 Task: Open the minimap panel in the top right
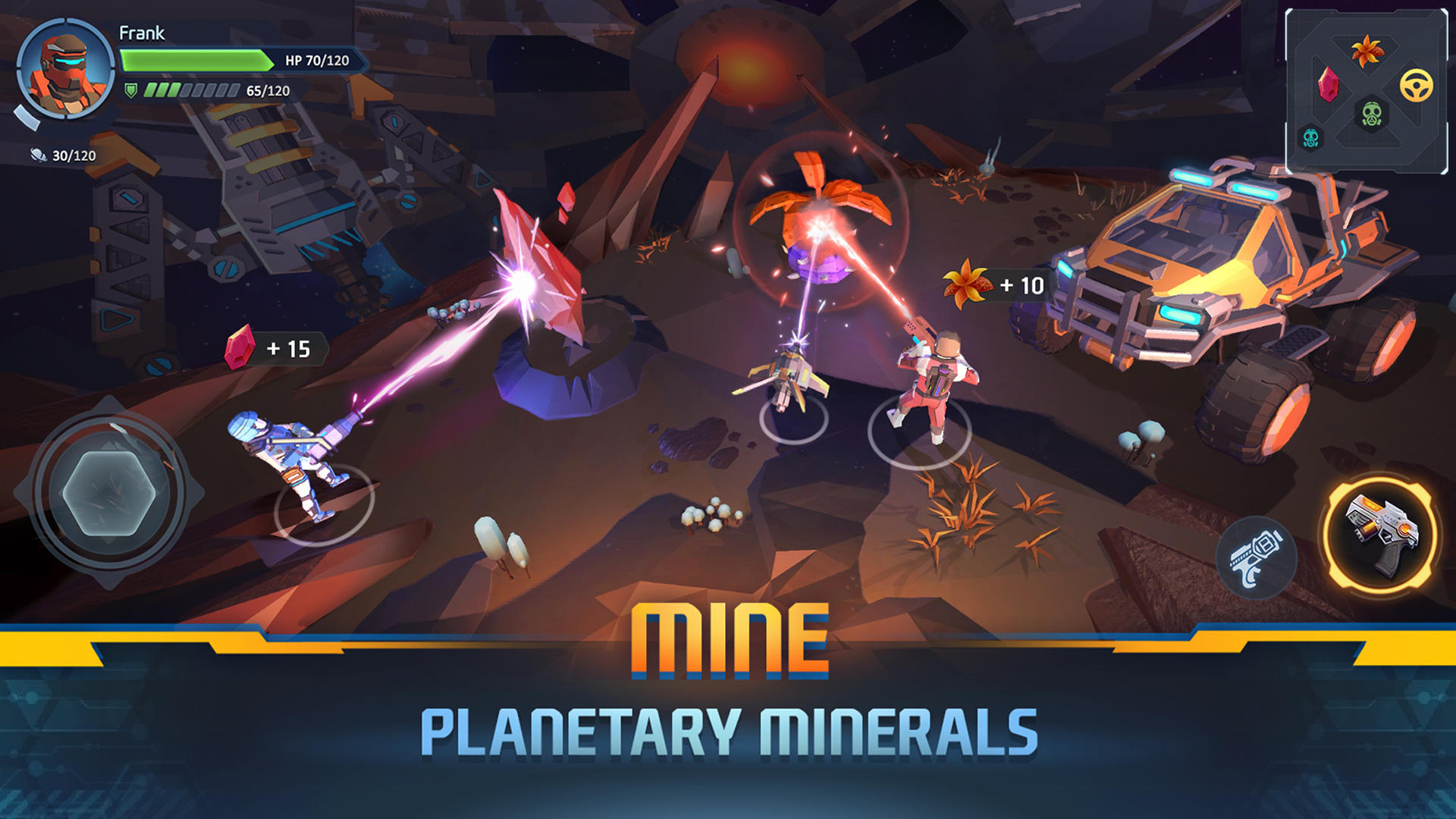(x=1365, y=87)
